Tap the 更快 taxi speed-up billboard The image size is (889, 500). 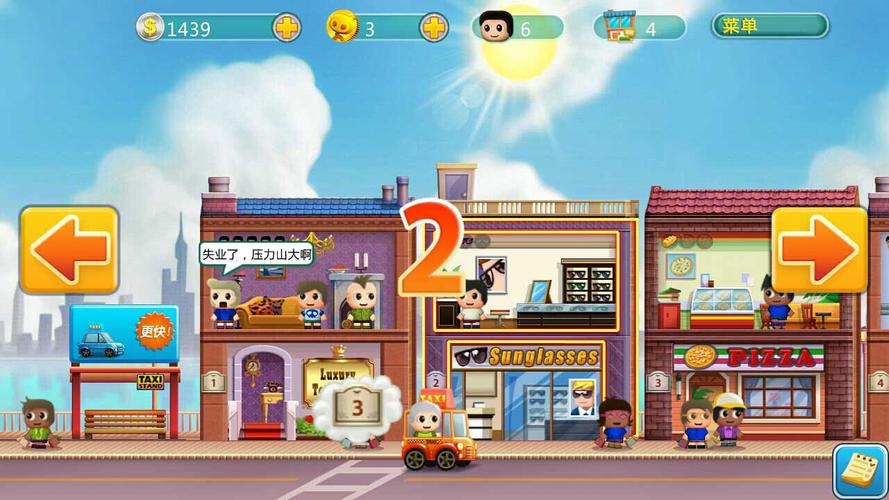124,335
